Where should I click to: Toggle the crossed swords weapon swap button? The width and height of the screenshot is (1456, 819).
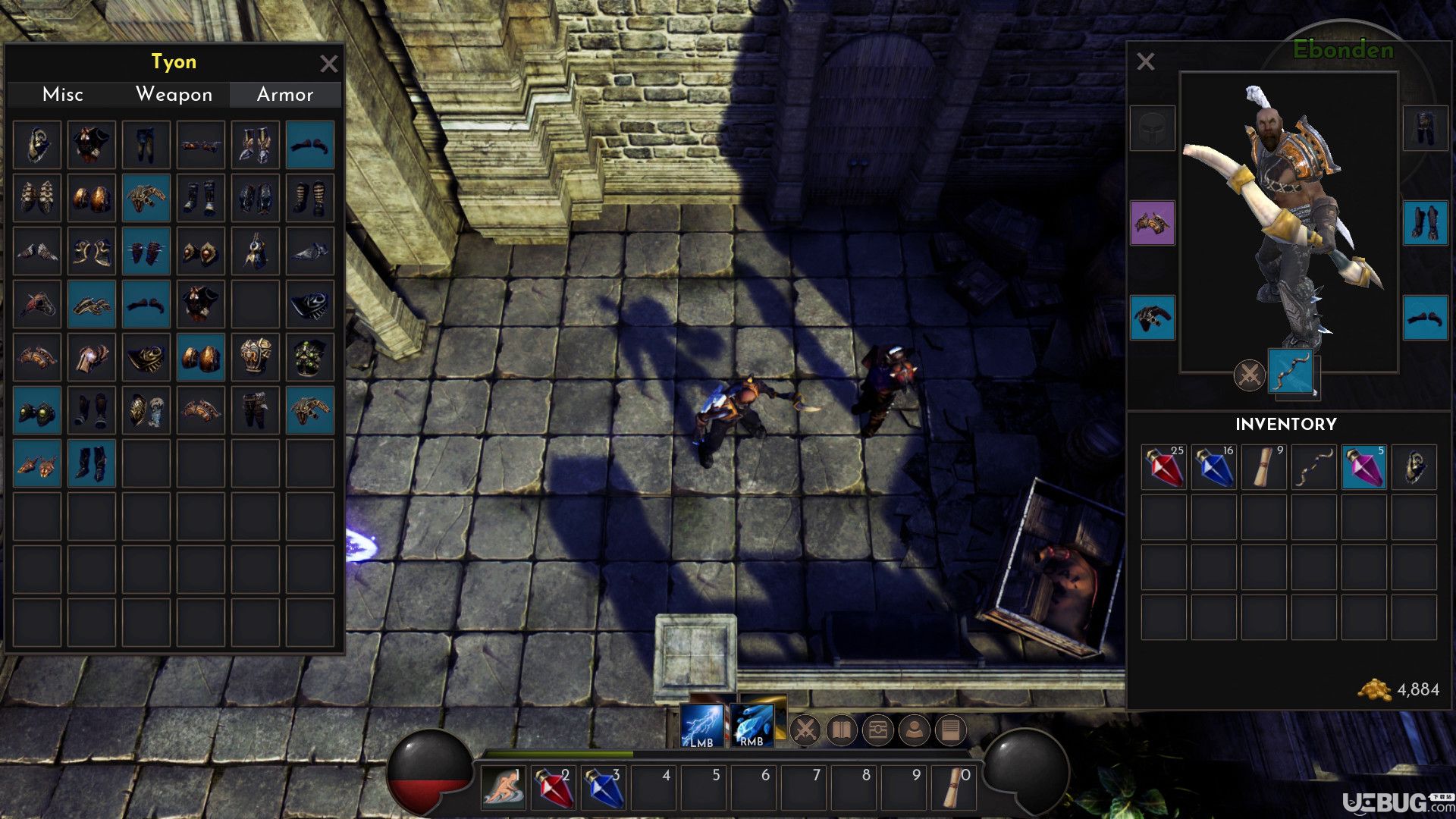click(x=1249, y=375)
